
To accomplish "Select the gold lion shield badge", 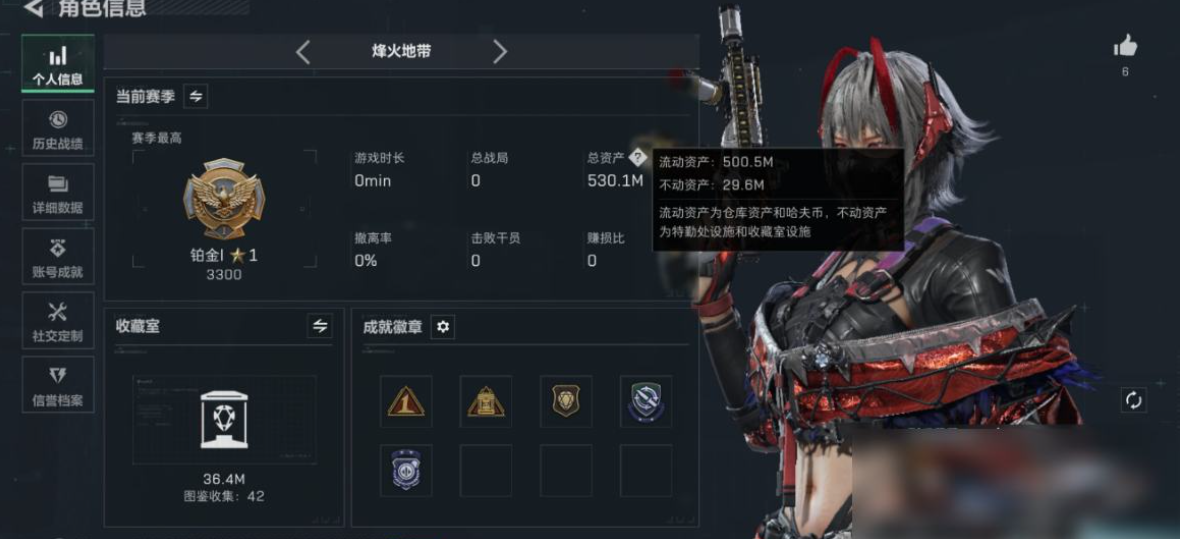I will [x=566, y=402].
